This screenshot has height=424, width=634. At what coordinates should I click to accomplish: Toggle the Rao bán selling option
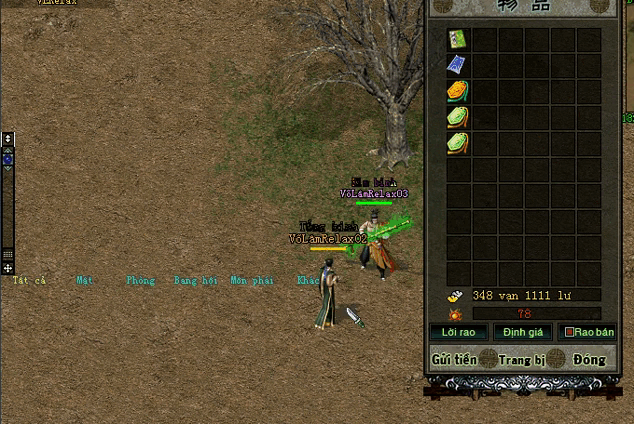pyautogui.click(x=588, y=332)
